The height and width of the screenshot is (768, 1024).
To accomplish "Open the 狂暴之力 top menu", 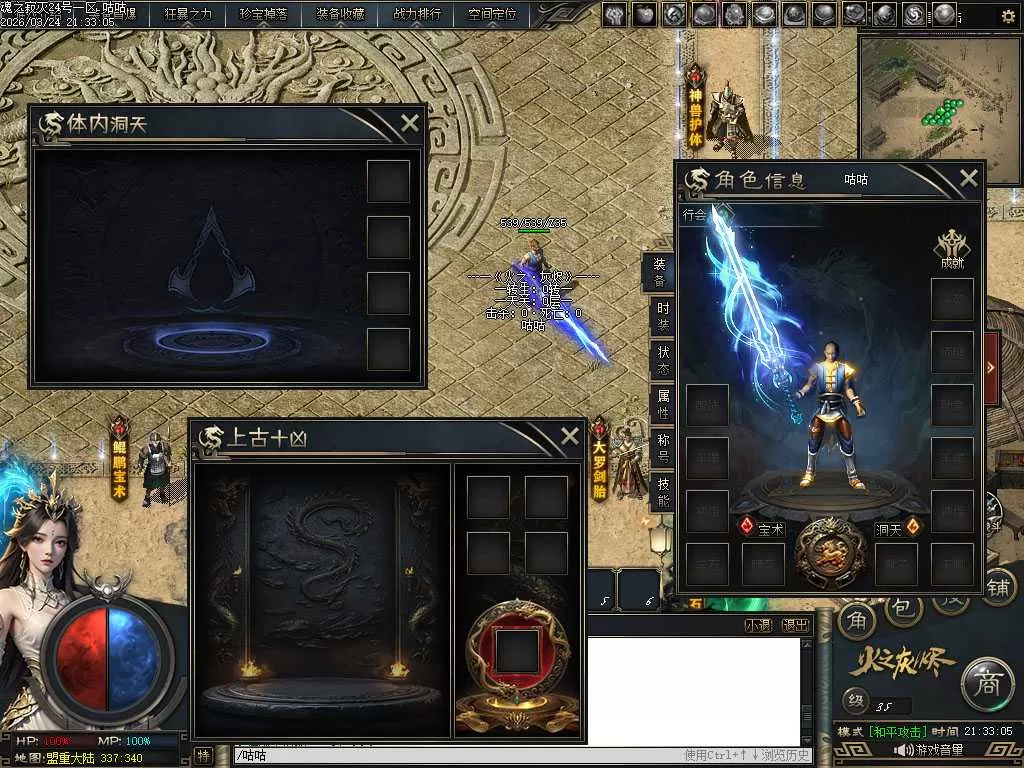I will pyautogui.click(x=189, y=14).
